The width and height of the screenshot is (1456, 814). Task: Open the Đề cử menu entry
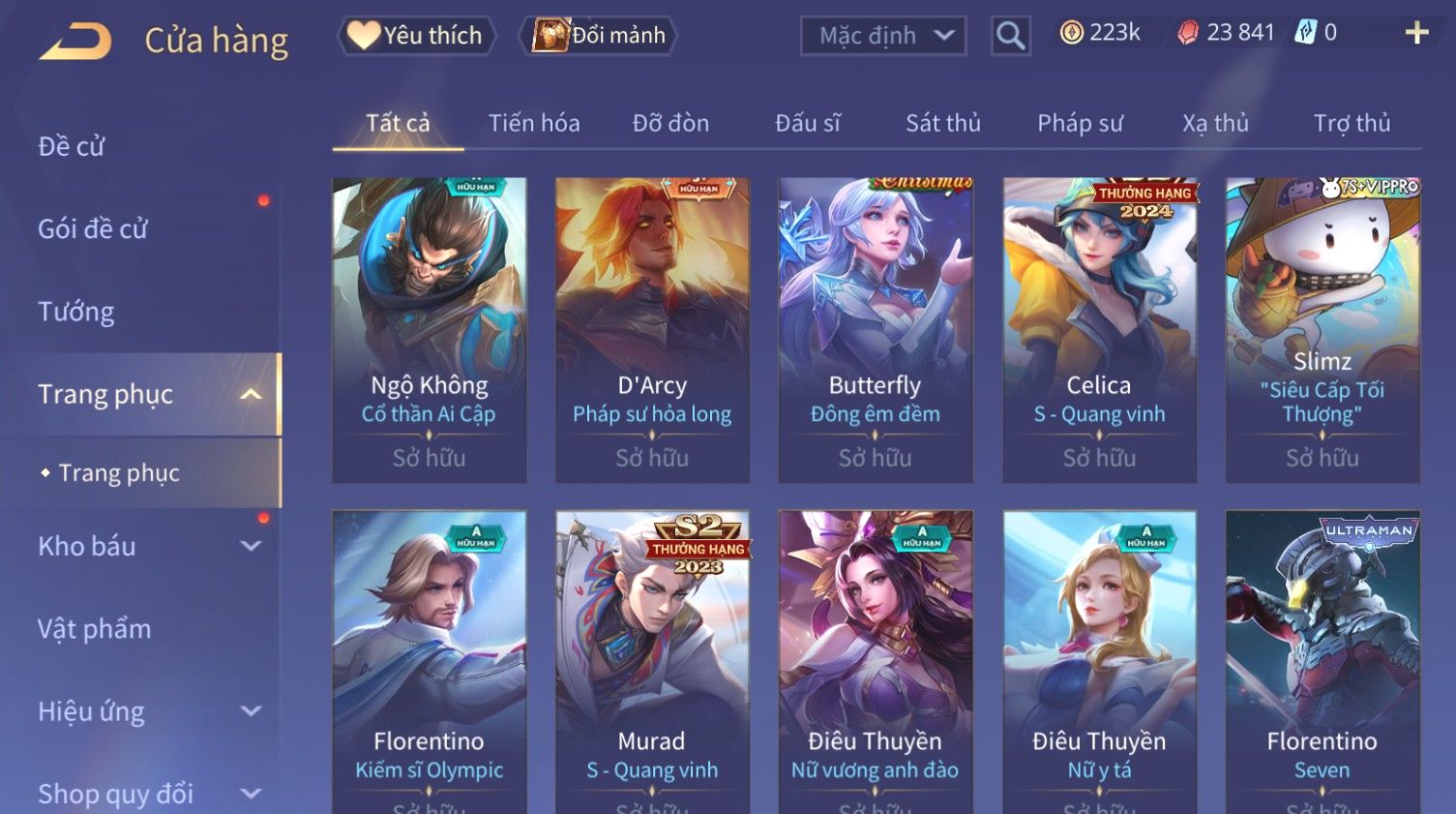[x=72, y=146]
